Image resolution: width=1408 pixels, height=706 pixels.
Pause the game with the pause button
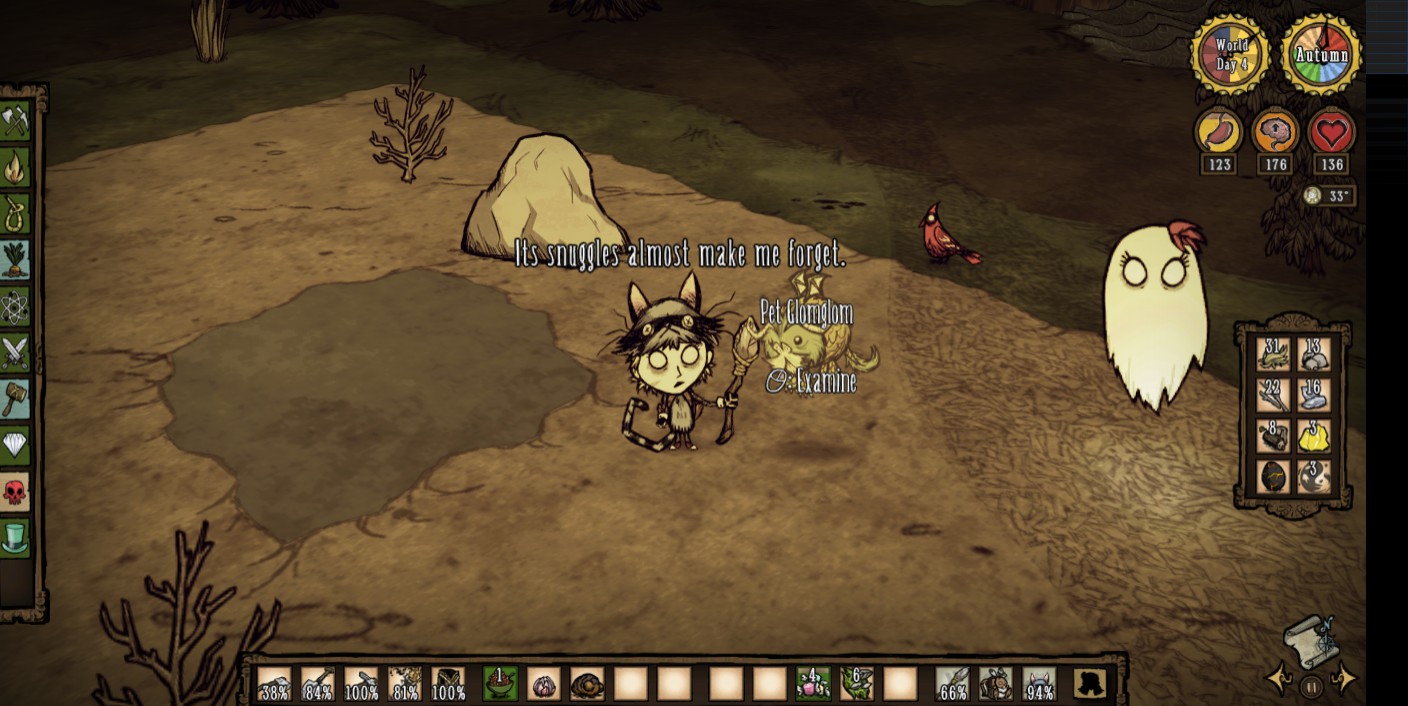click(1312, 687)
